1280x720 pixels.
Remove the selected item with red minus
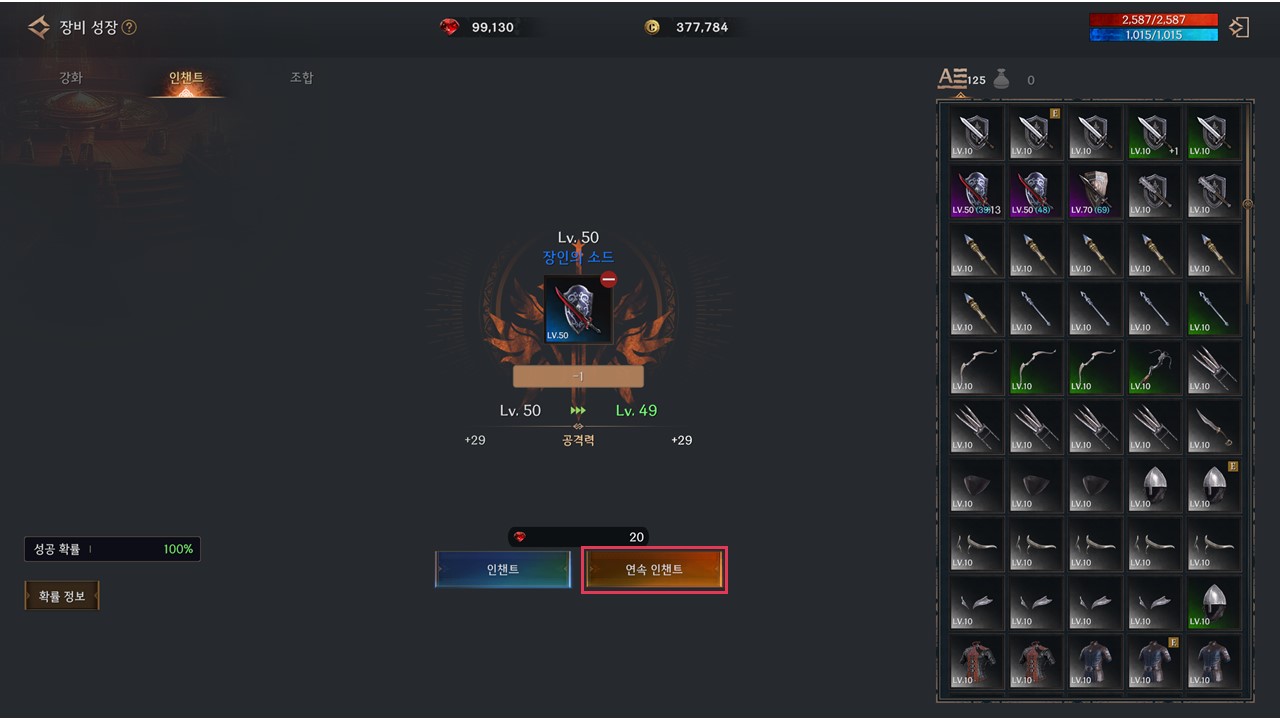click(x=608, y=280)
